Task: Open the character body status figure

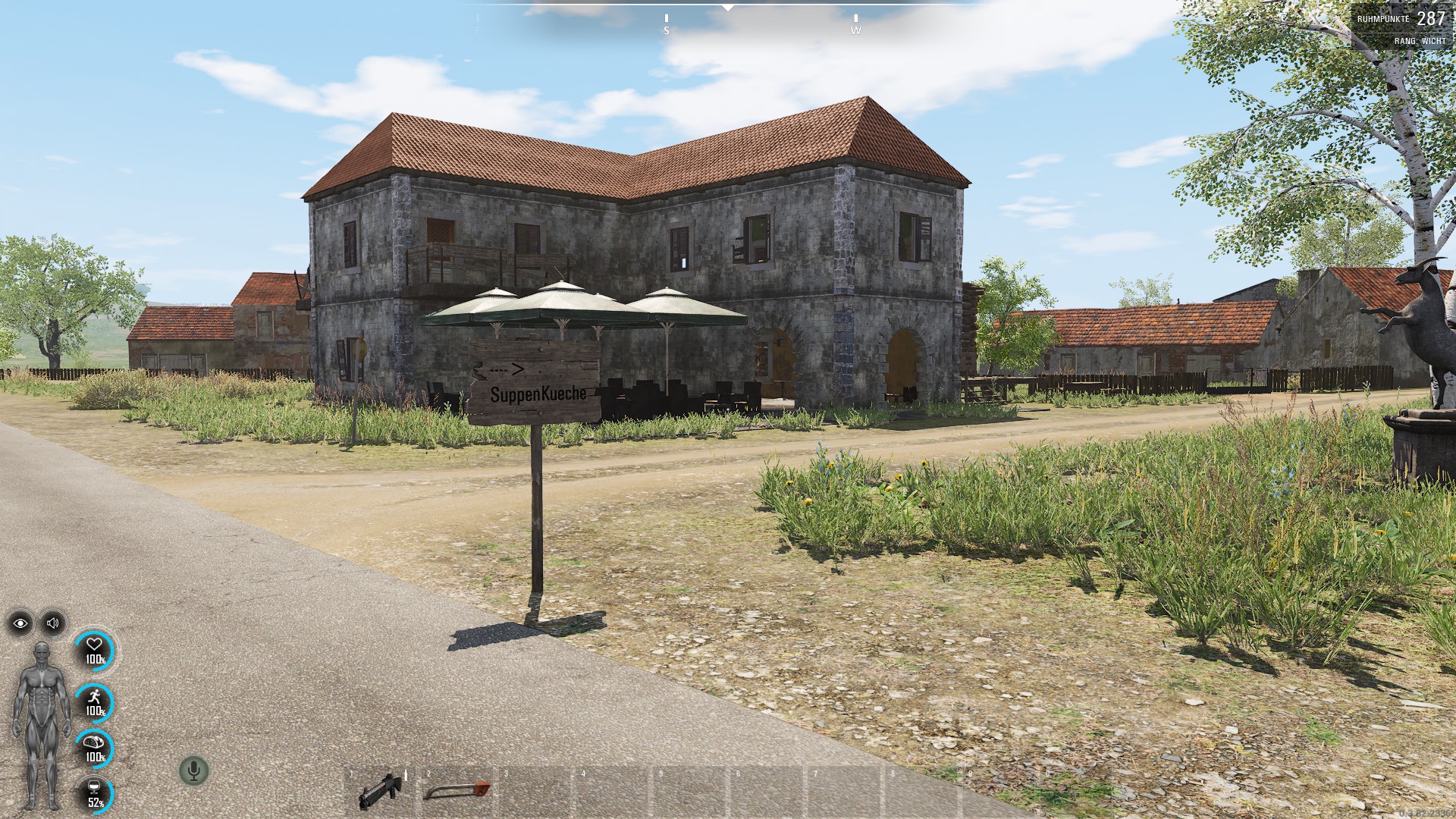Action: [41, 726]
